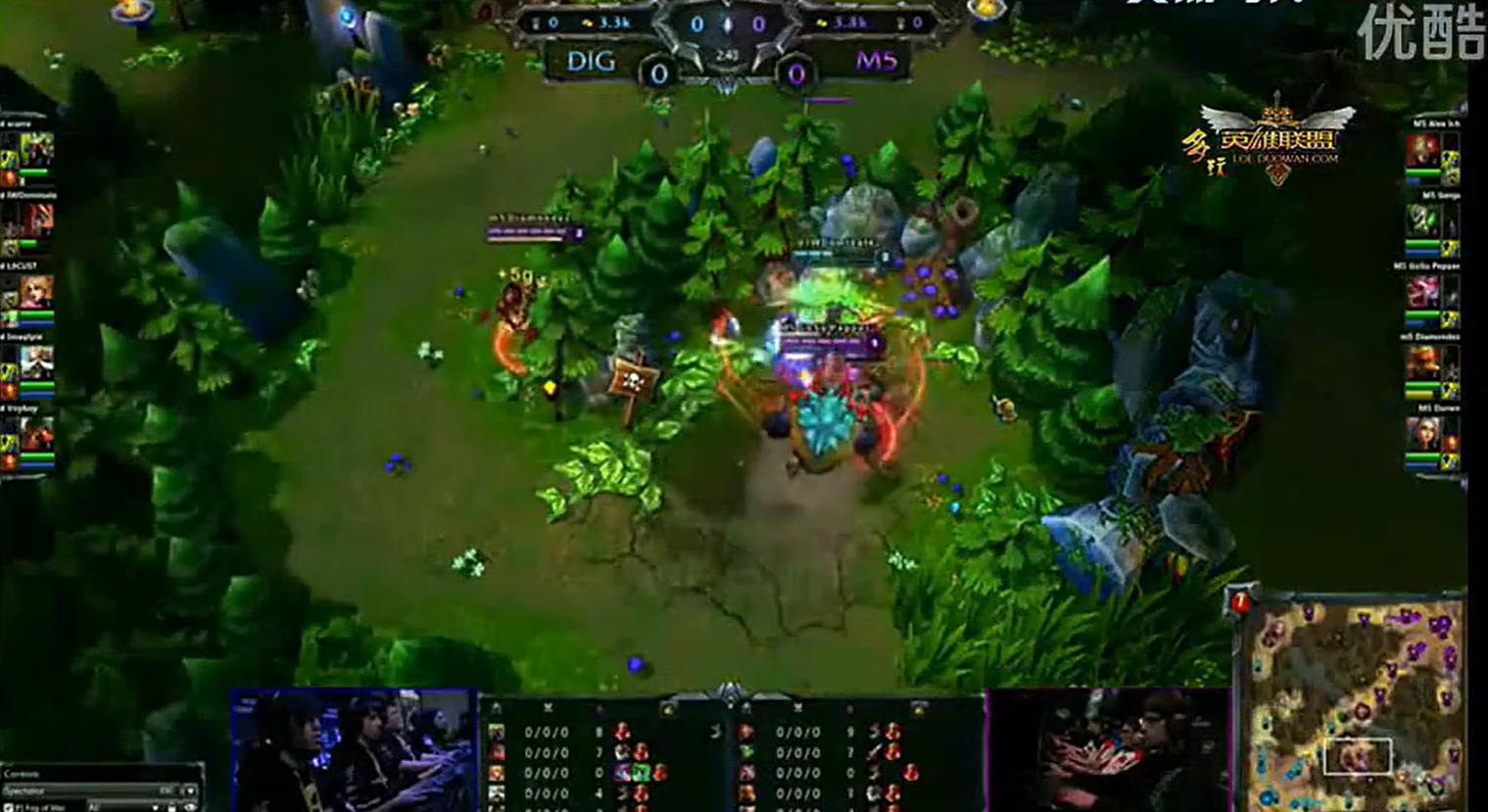Select Imaqtpie's champion portrait
The image size is (1488, 812).
36,363
